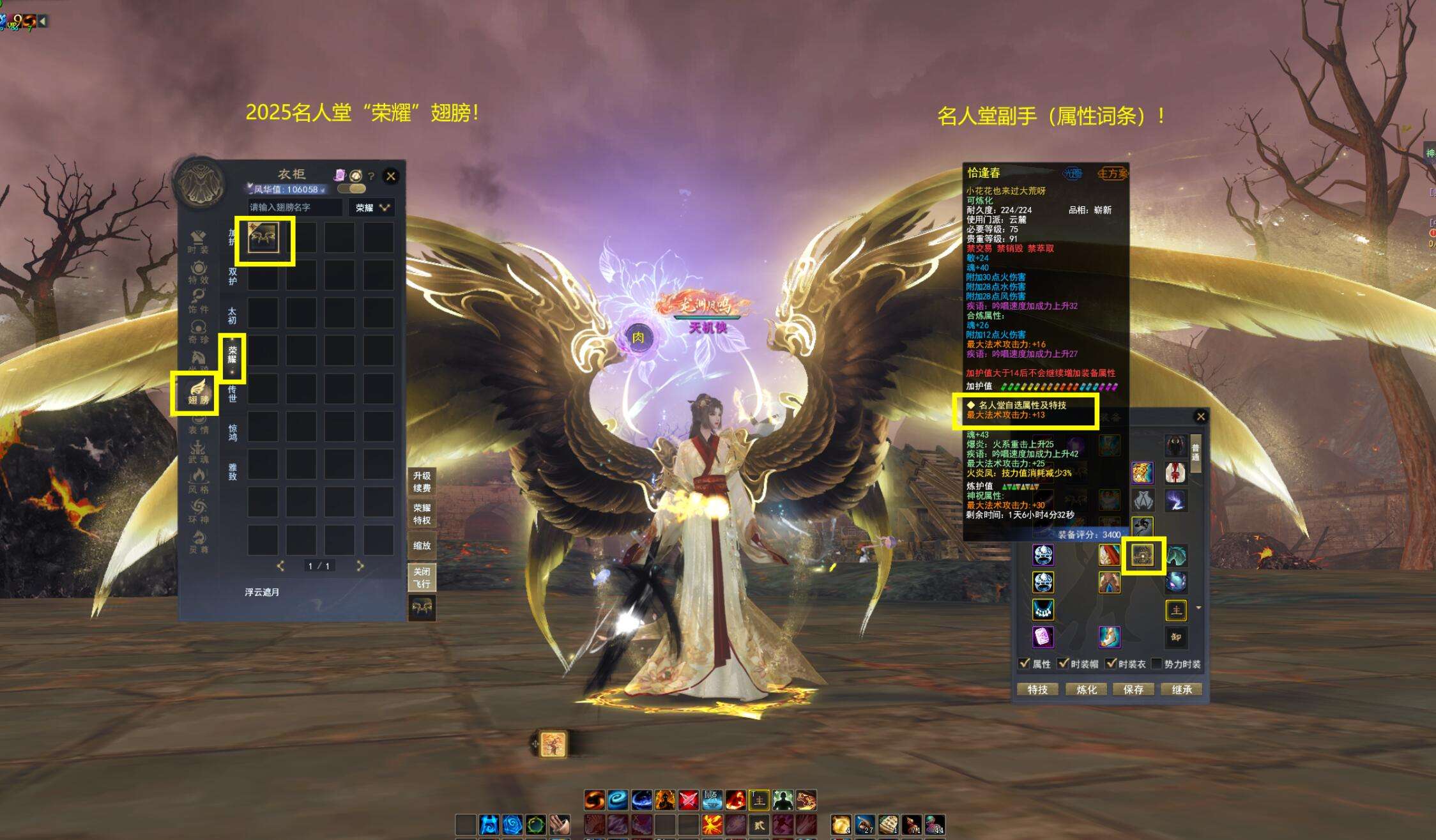Click the wing name search field
Screen dimensions: 1436x840
click(294, 208)
